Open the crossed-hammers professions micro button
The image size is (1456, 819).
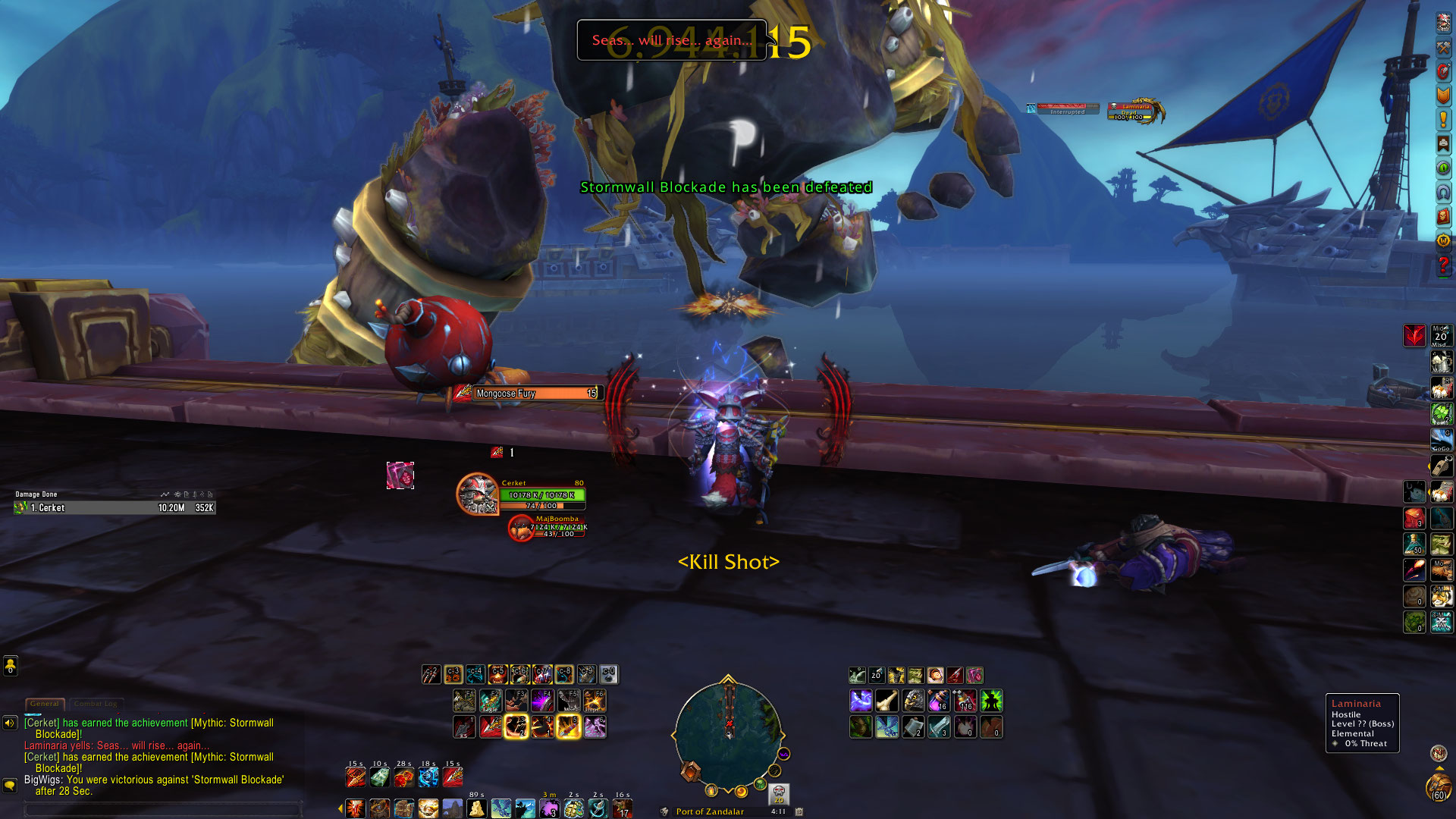point(1443,47)
